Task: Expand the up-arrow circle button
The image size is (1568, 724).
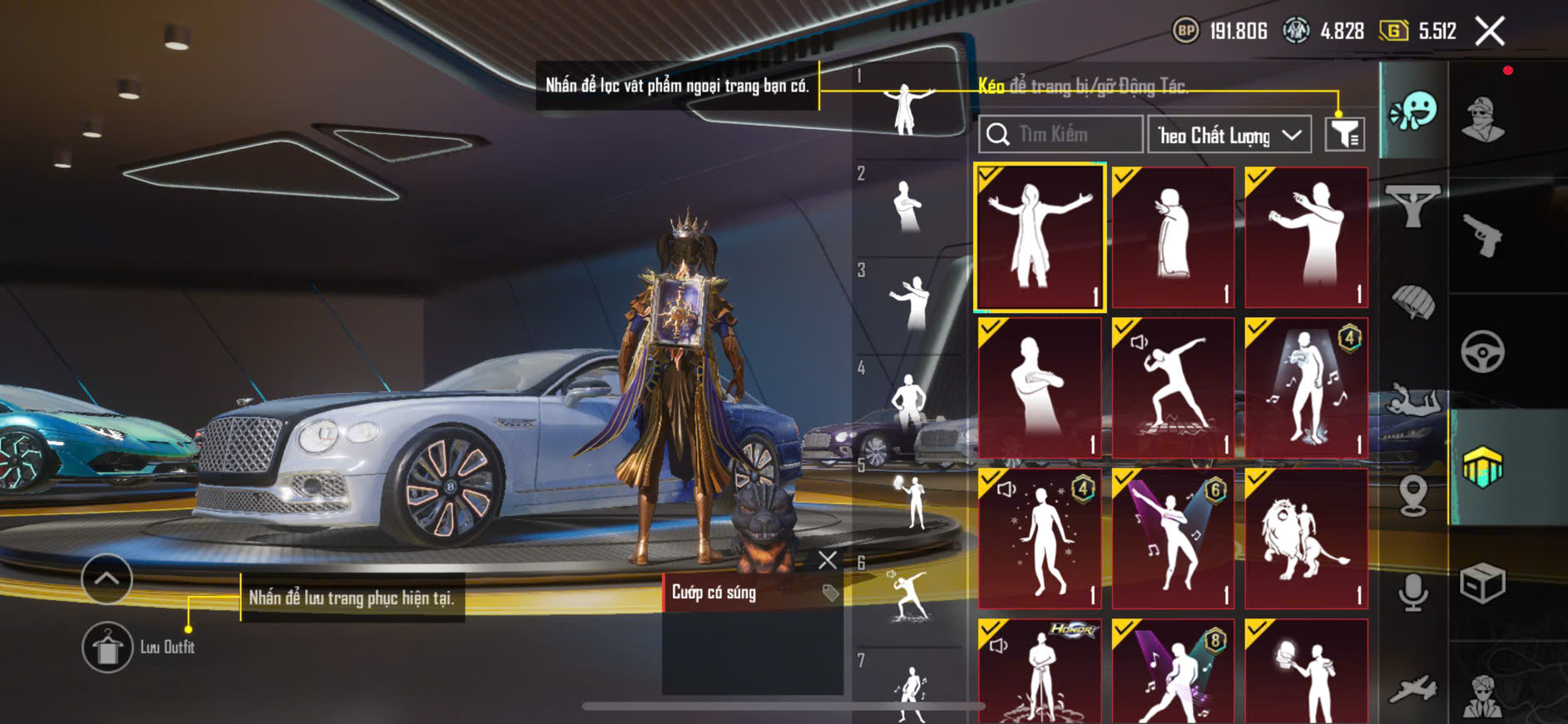Action: 106,578
